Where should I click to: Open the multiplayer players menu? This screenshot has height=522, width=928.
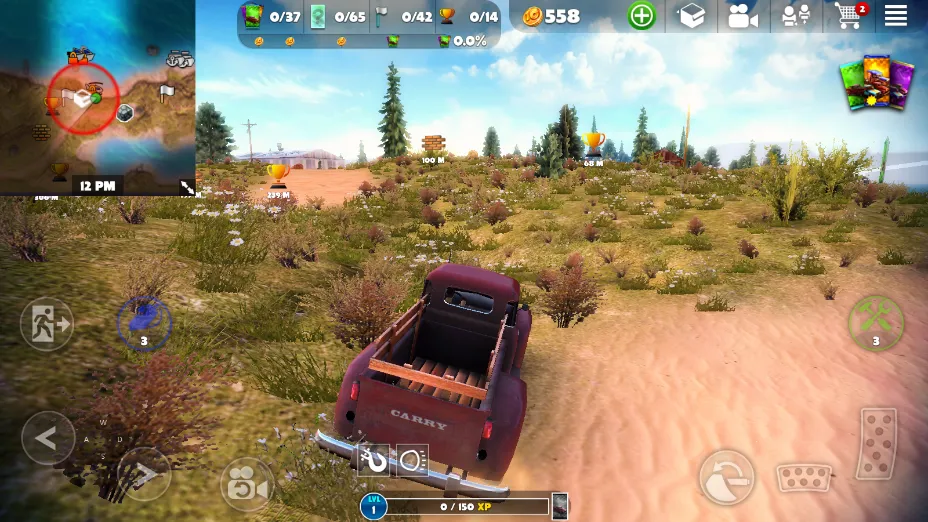(x=796, y=16)
